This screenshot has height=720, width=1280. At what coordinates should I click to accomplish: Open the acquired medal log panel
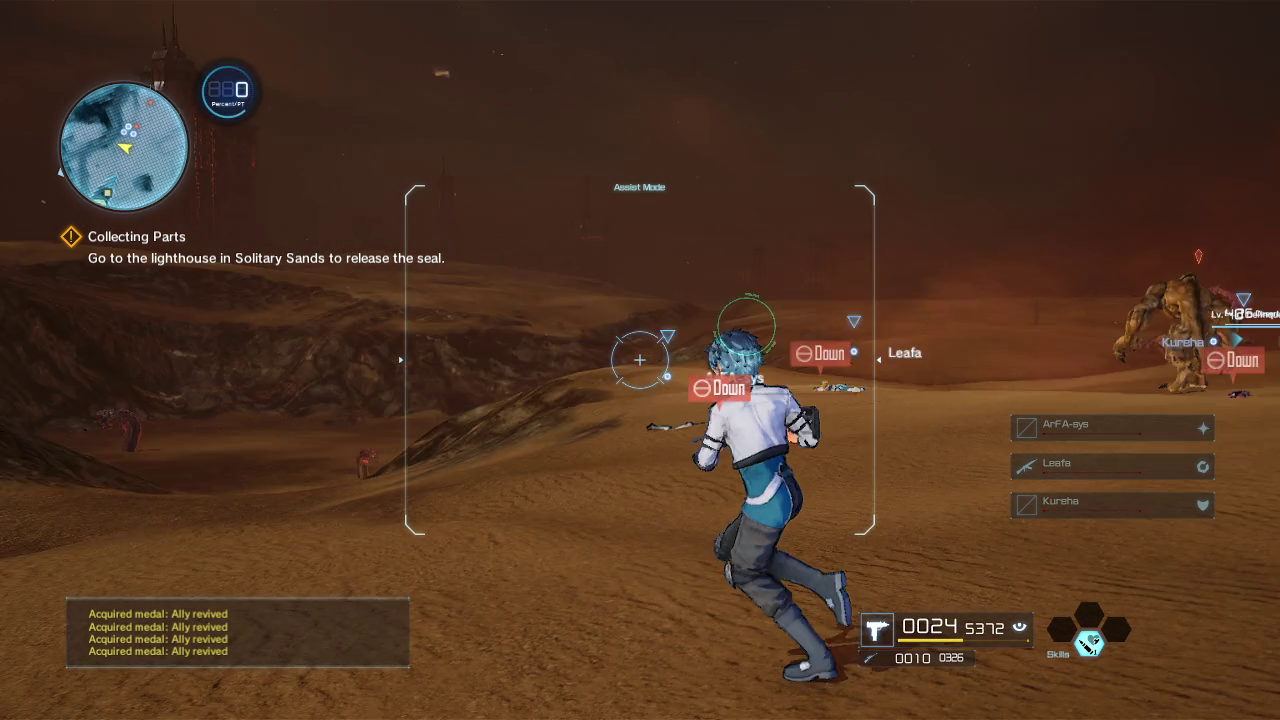pyautogui.click(x=238, y=633)
